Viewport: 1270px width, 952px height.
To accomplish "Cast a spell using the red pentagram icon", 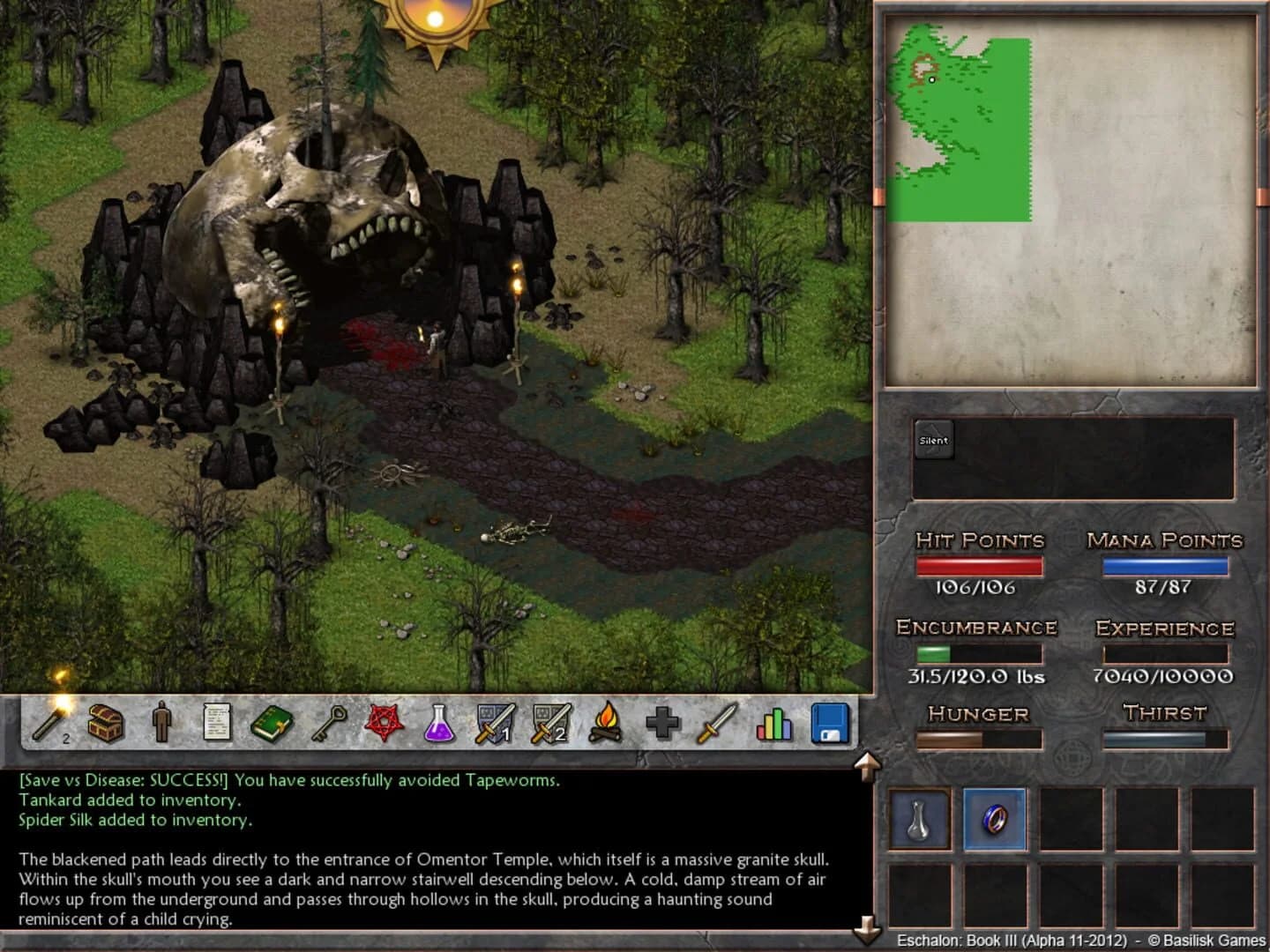I will [x=384, y=721].
